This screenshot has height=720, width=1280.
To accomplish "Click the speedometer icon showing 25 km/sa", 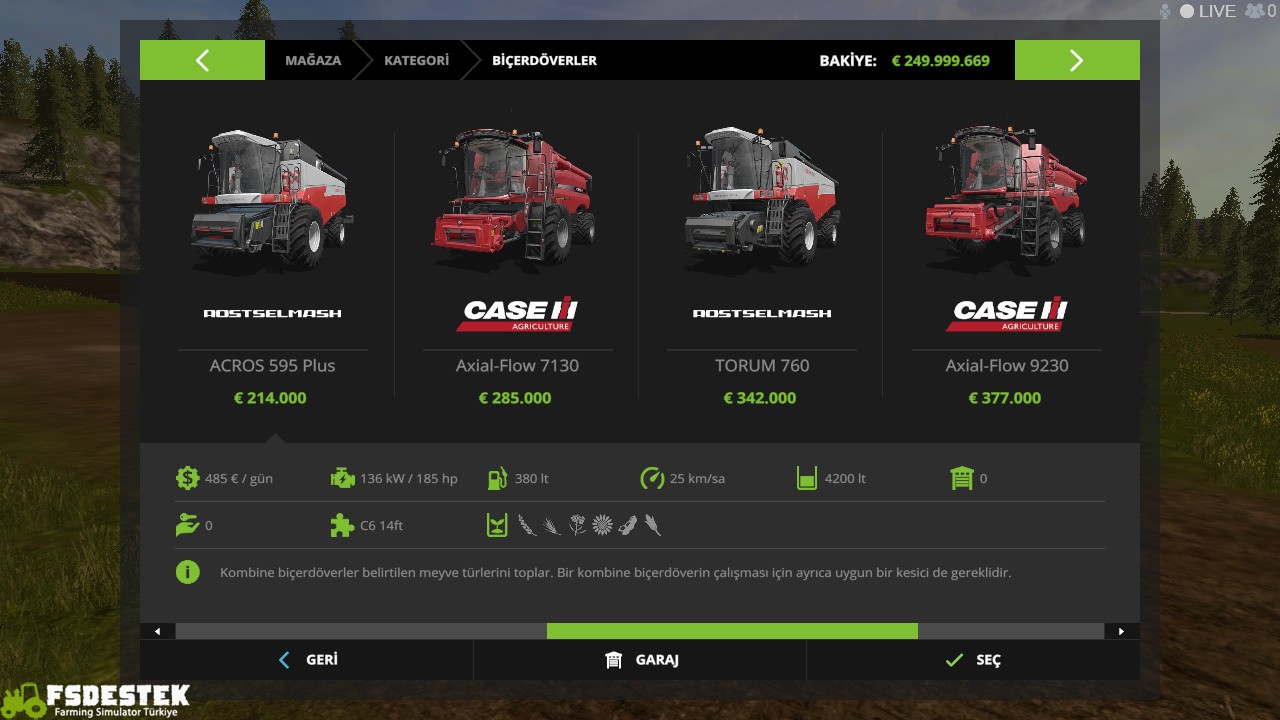I will coord(652,478).
